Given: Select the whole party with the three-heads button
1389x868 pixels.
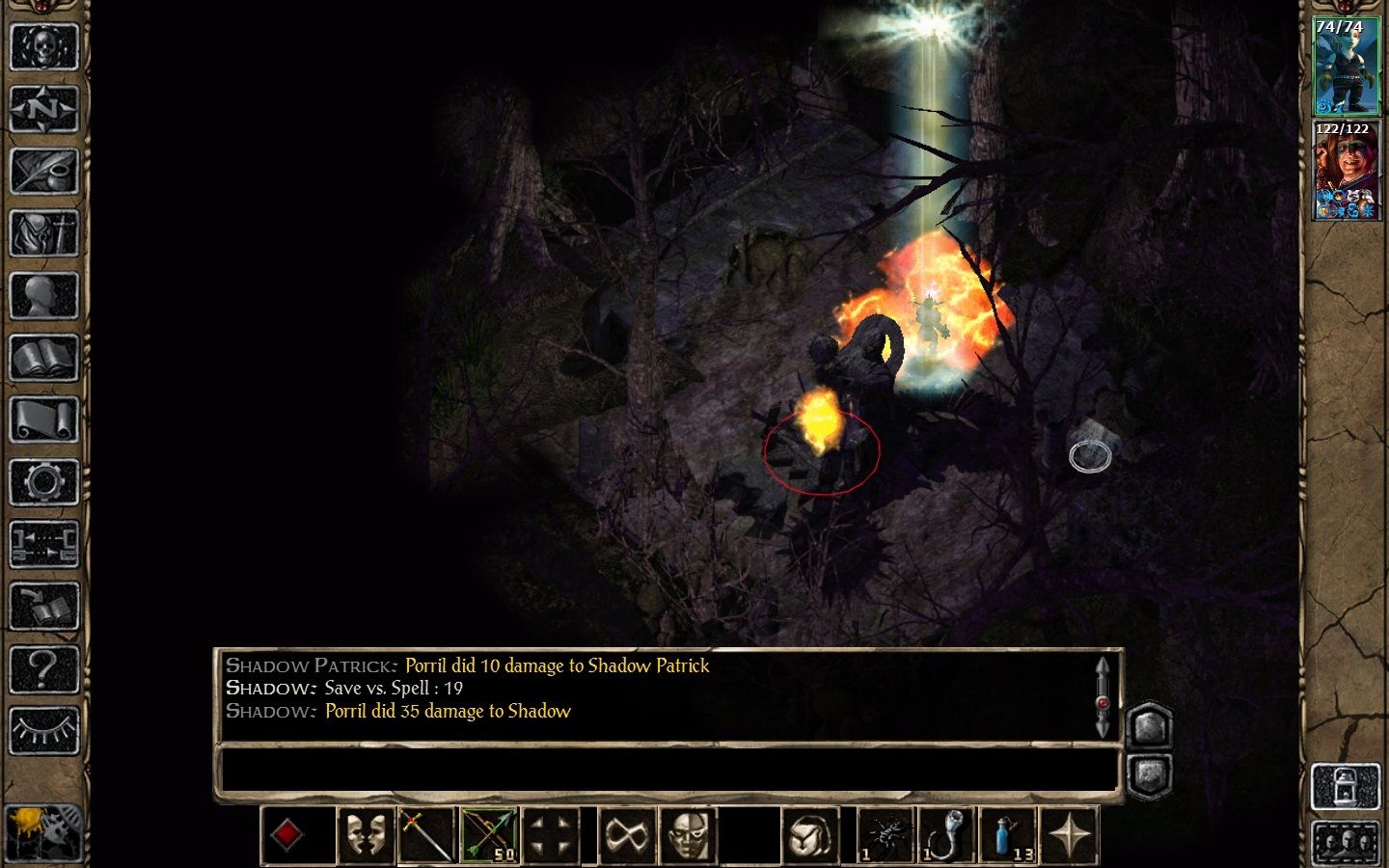Looking at the screenshot, I should (1347, 844).
